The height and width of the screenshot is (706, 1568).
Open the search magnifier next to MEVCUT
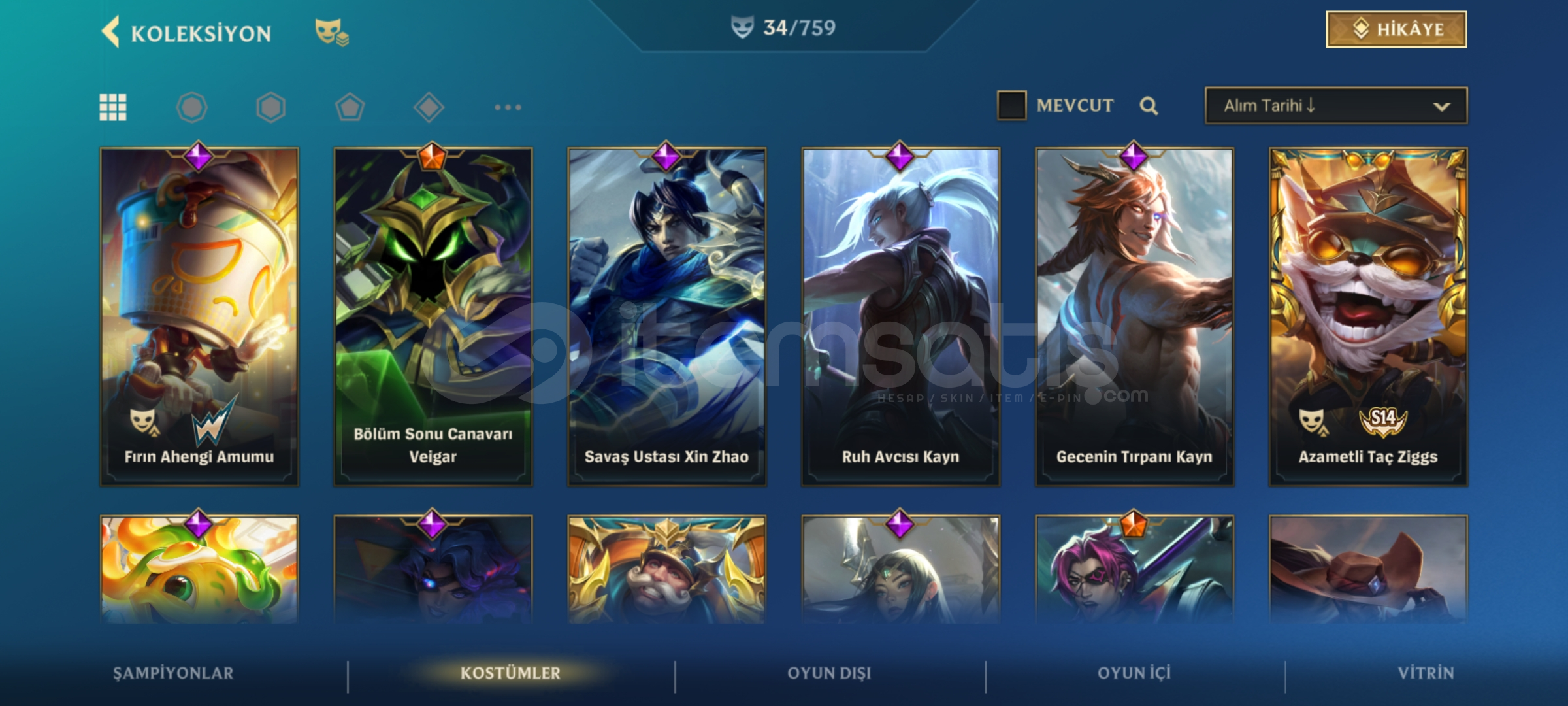click(1150, 105)
